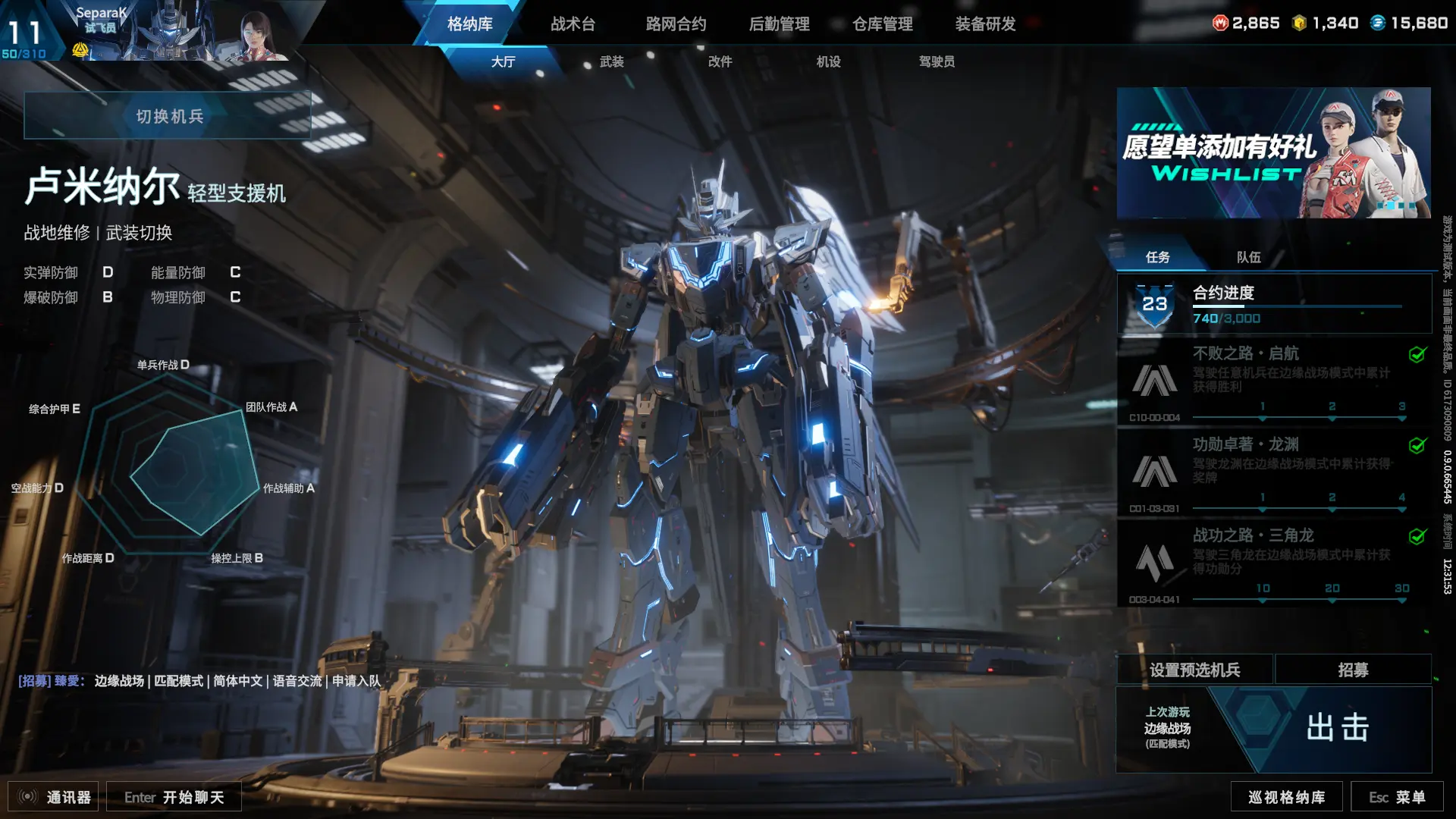Open the 通讯器 communicator

tap(55, 797)
